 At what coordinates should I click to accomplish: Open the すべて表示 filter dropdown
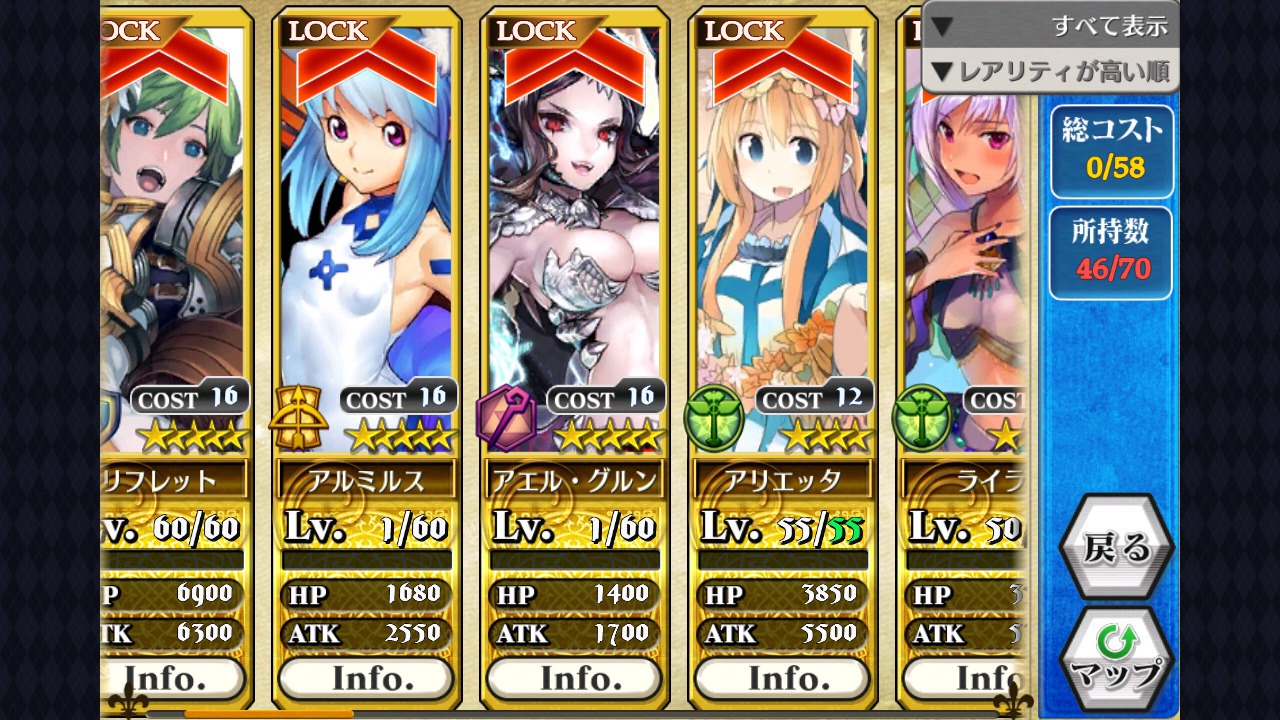1049,26
